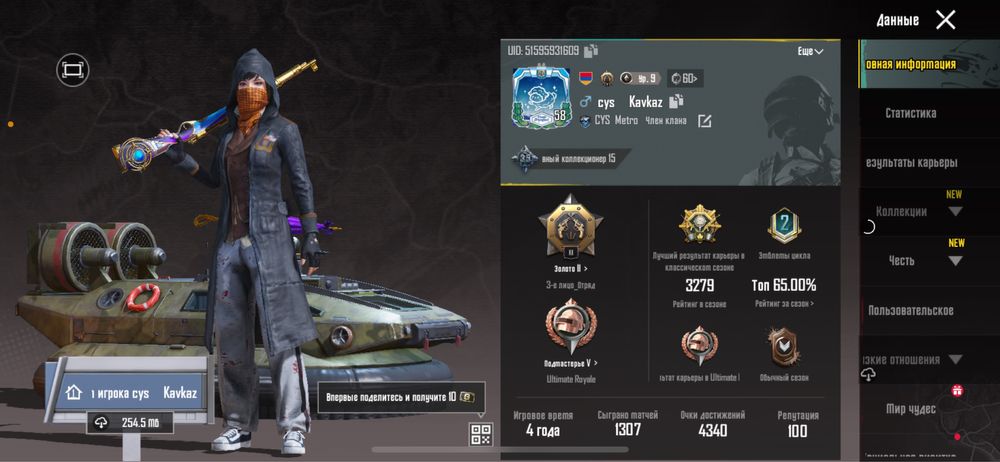
Task: Download the 254.5 mb resource pack
Action: click(130, 423)
